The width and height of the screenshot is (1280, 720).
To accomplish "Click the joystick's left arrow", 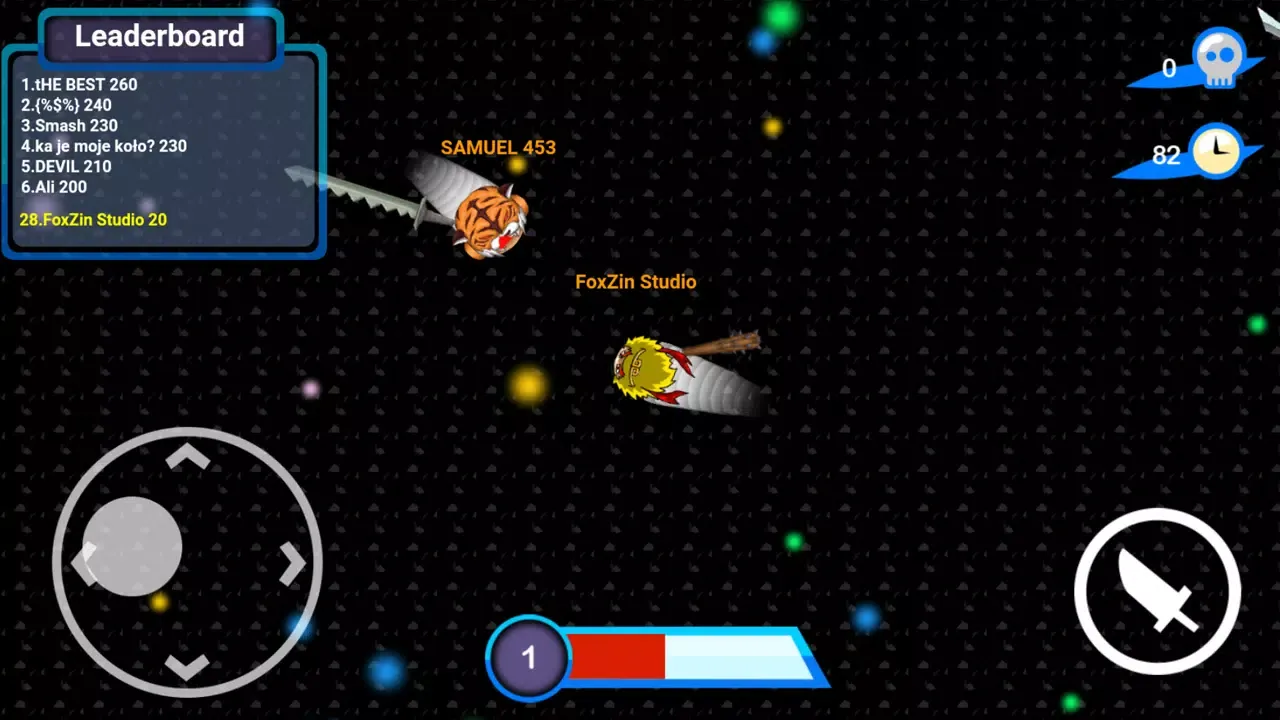I will coord(82,562).
